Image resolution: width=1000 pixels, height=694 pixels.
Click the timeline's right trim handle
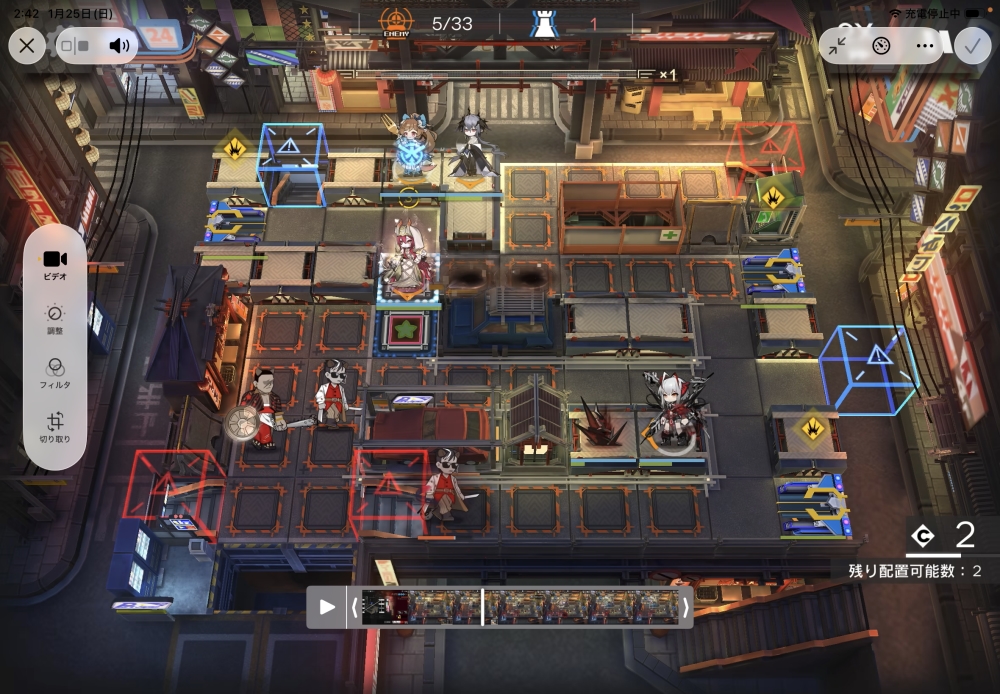tap(685, 607)
